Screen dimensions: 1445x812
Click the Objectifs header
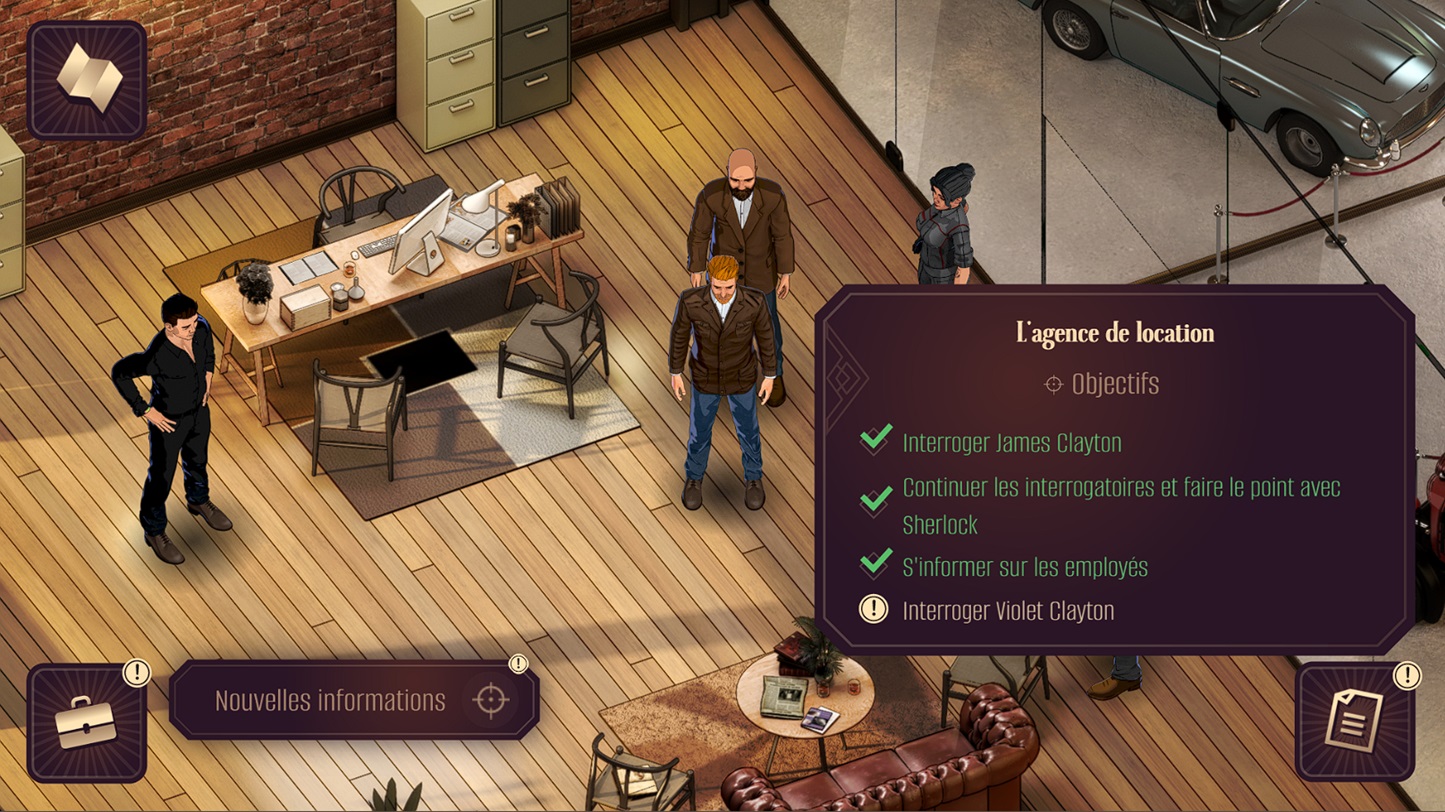pos(1114,384)
